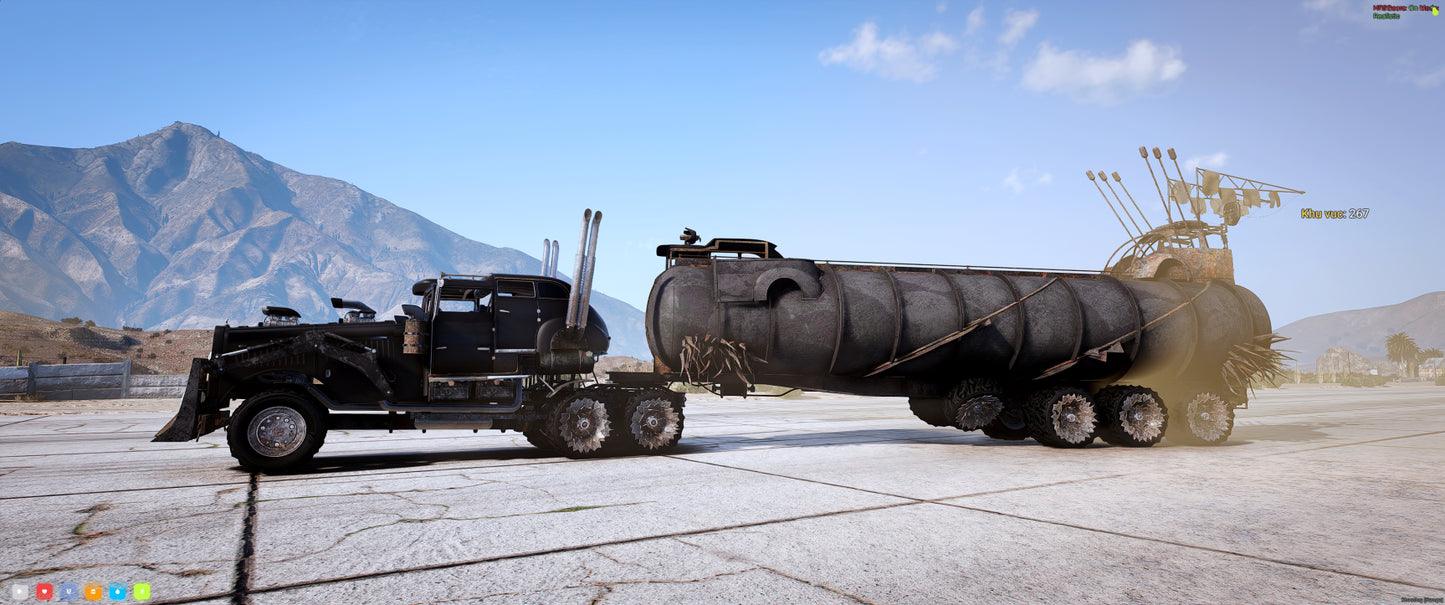Viewport: 1445px width, 605px height.
Task: Check the blue water drop thirst icon
Action: pyautogui.click(x=117, y=591)
